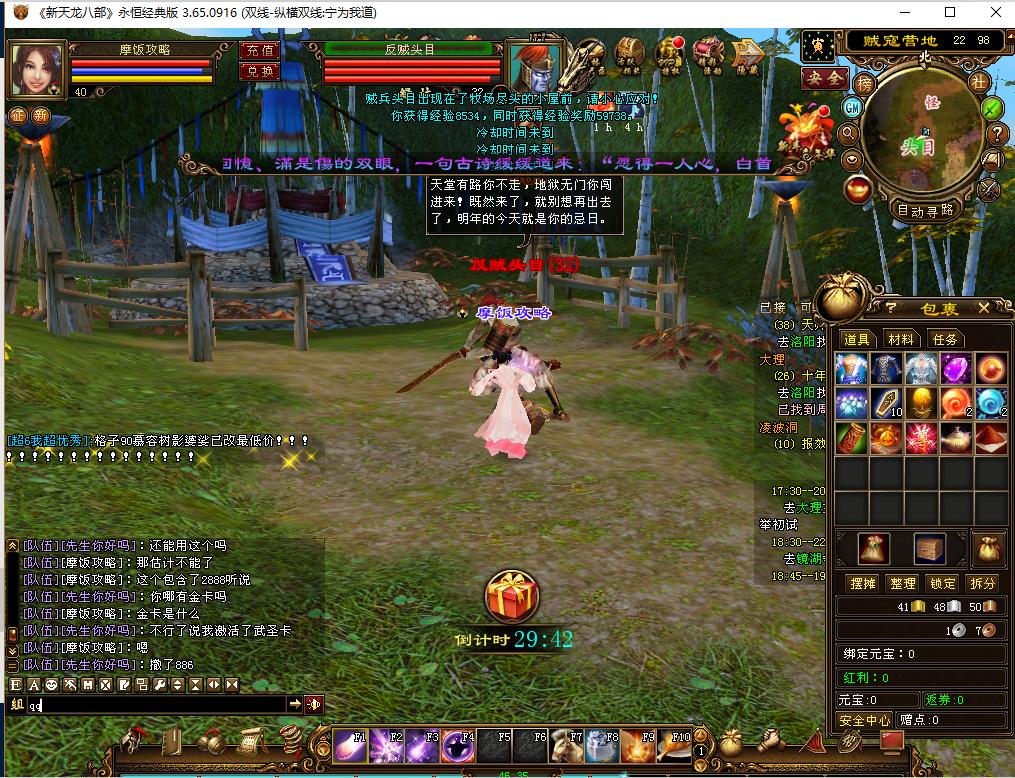Click the 锁定 lock button
1015x778 pixels.
pyautogui.click(x=943, y=583)
